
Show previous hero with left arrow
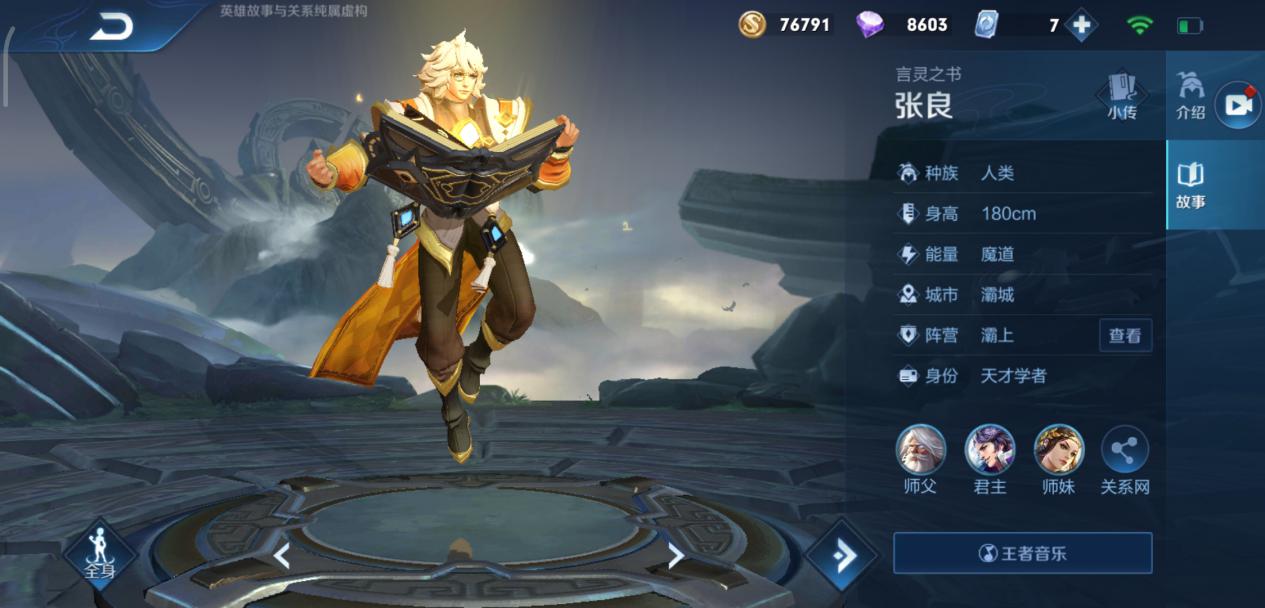[282, 556]
